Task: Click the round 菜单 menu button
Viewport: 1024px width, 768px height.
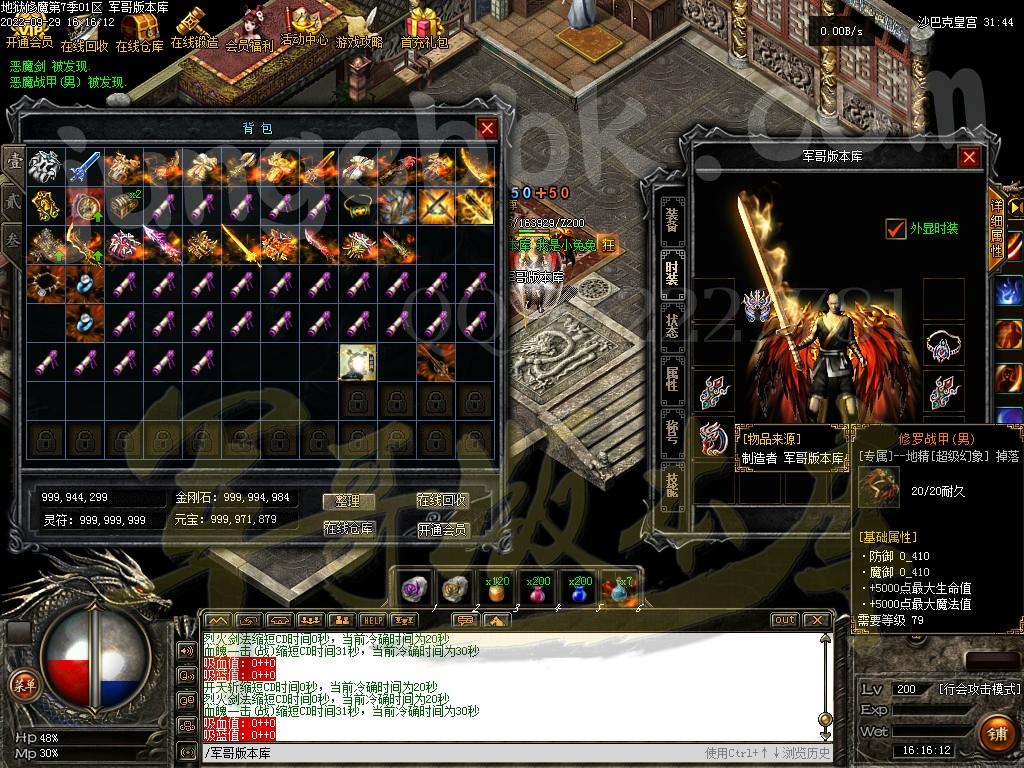Action: coord(21,684)
